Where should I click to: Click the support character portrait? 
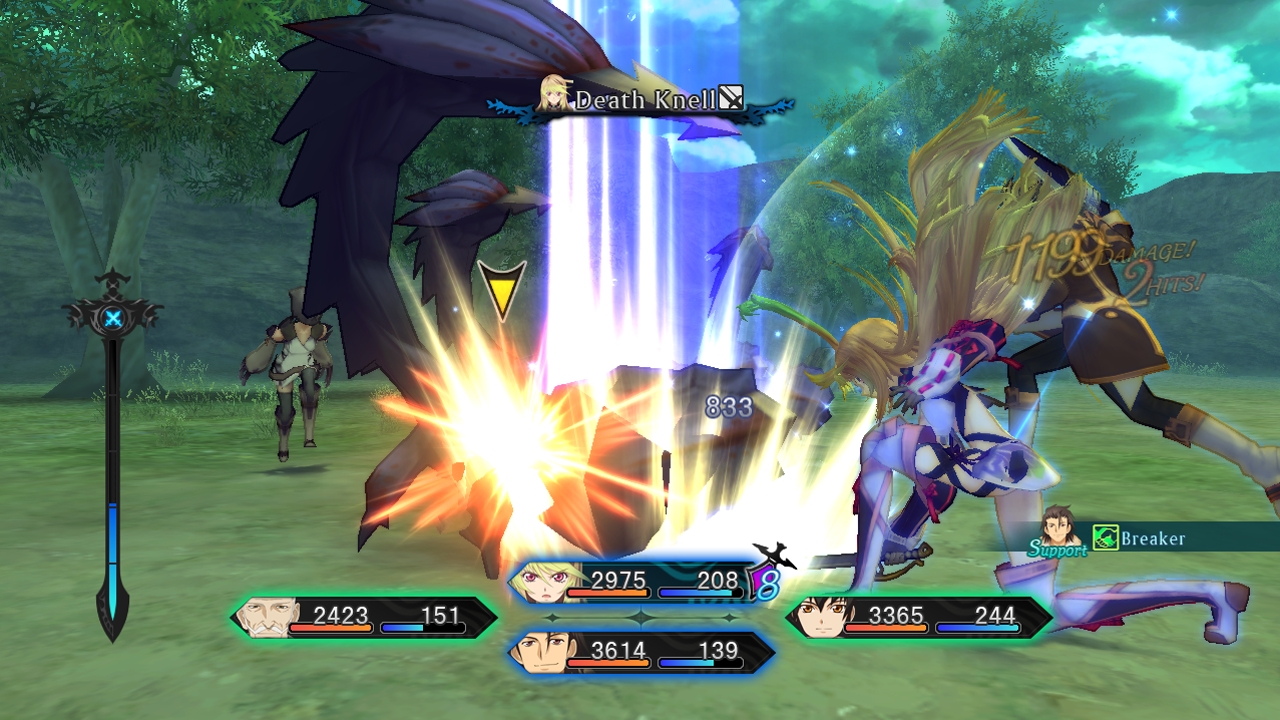click(1059, 527)
